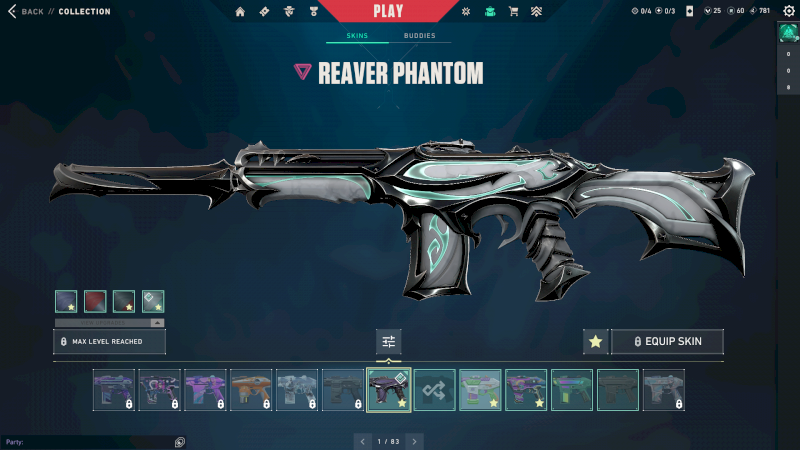Select the highlighted Reaver Phantom thumbnail

coord(389,390)
